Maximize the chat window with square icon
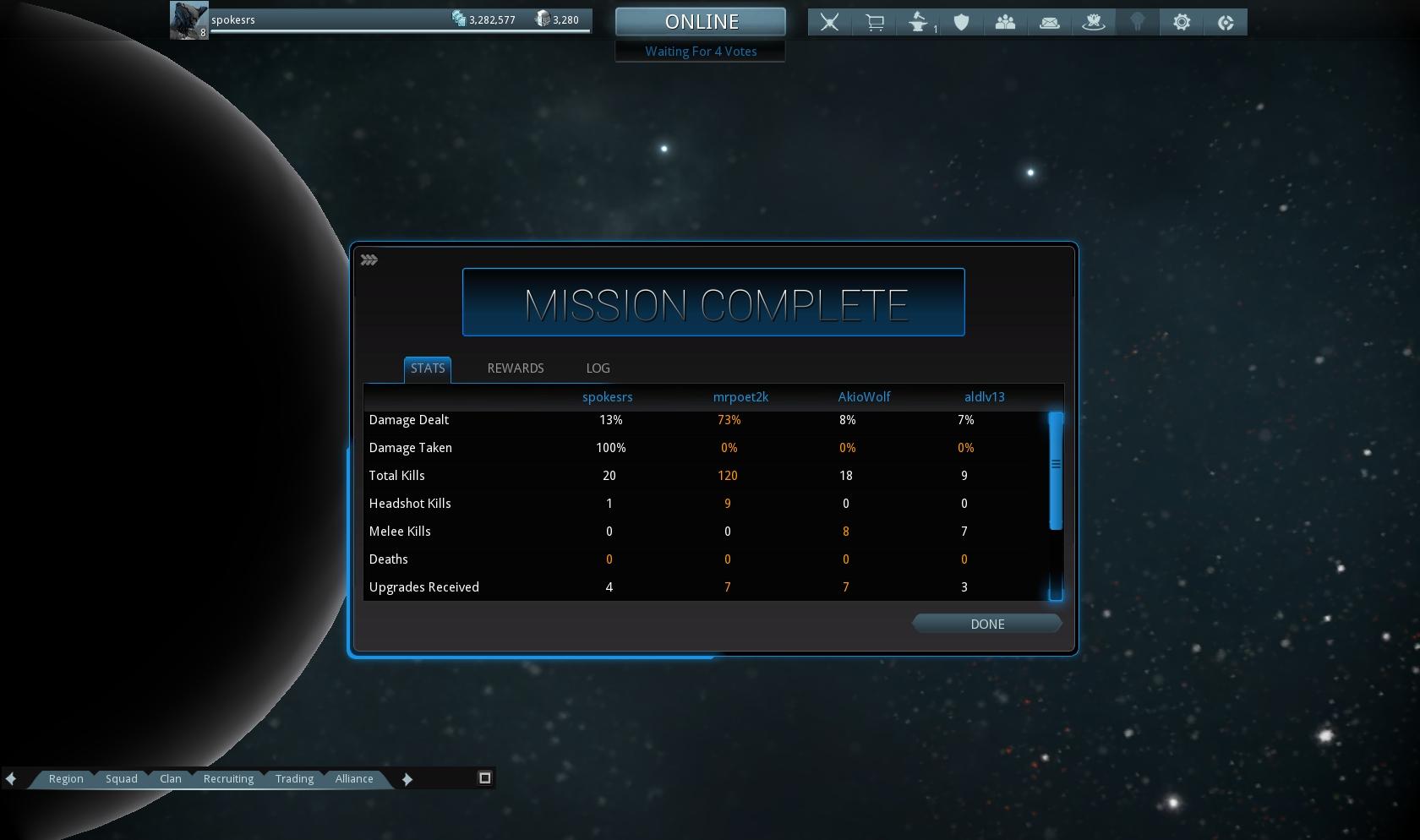Image resolution: width=1420 pixels, height=840 pixels. point(485,777)
